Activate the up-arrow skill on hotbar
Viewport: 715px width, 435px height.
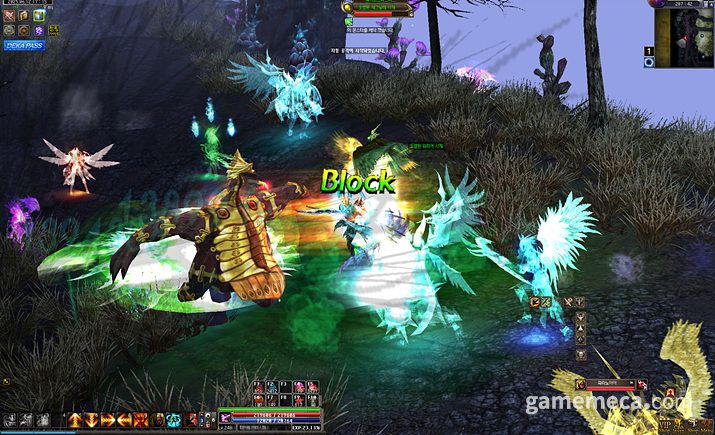click(x=73, y=419)
